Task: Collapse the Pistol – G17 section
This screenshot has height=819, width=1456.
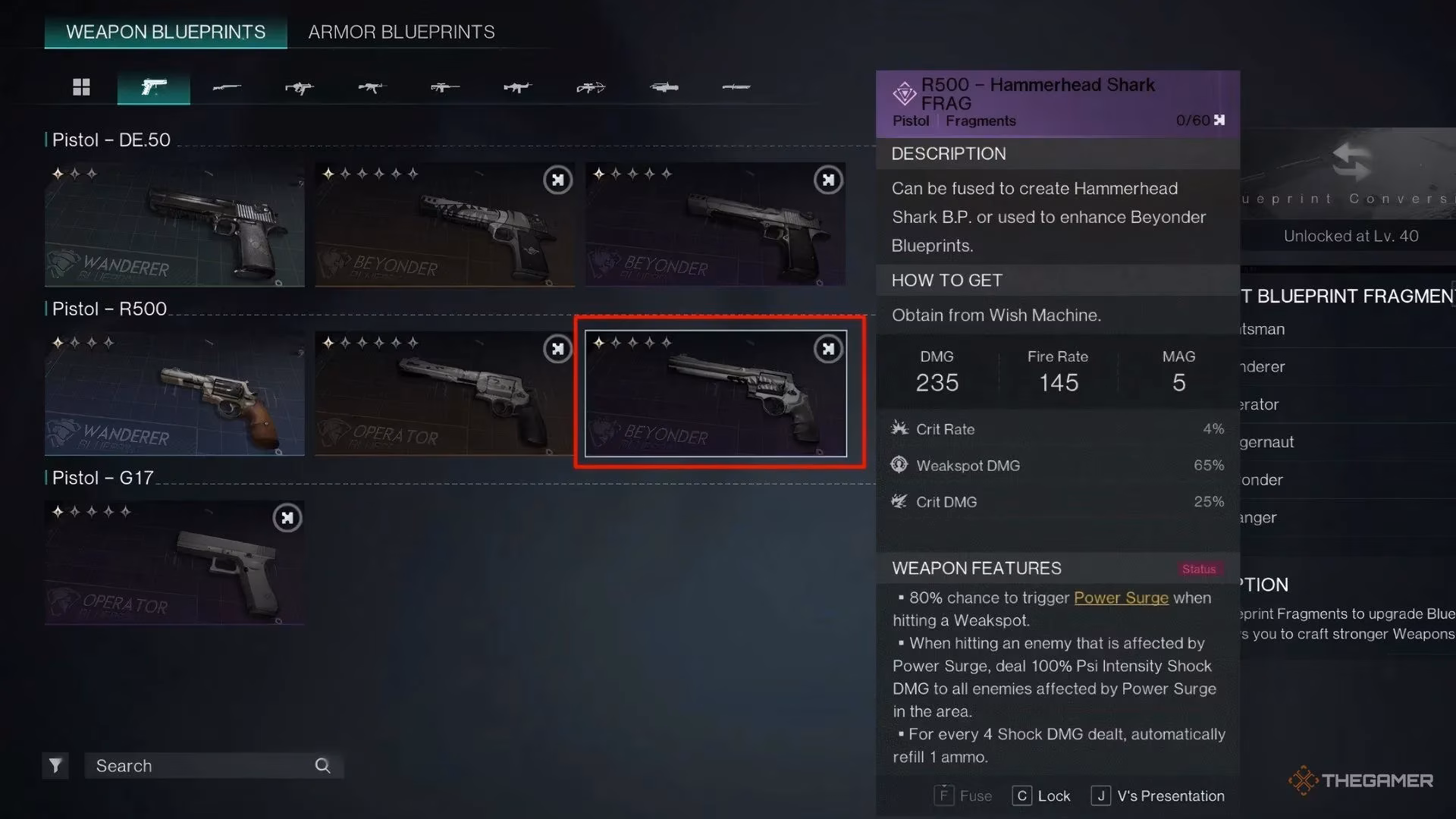Action: 102,478
